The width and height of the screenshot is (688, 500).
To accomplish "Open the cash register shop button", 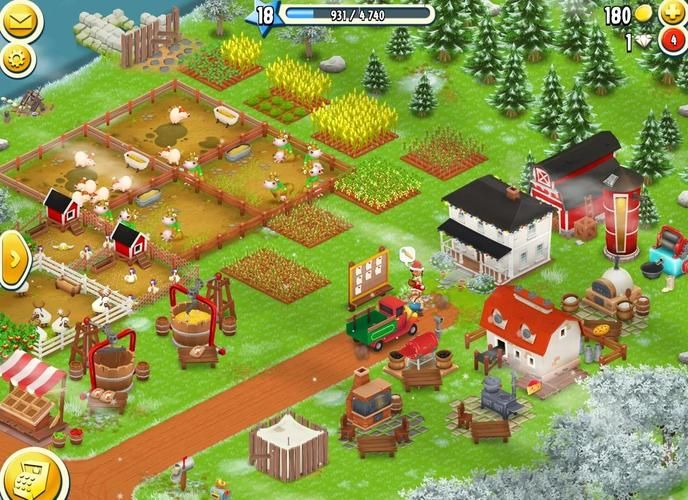I will click(31, 479).
